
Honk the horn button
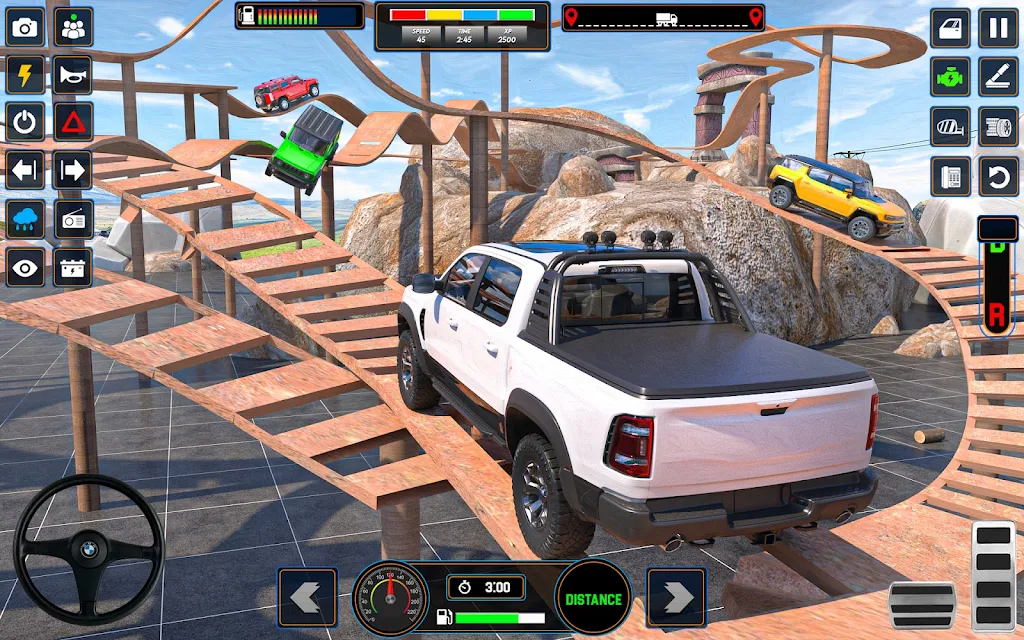[73, 74]
